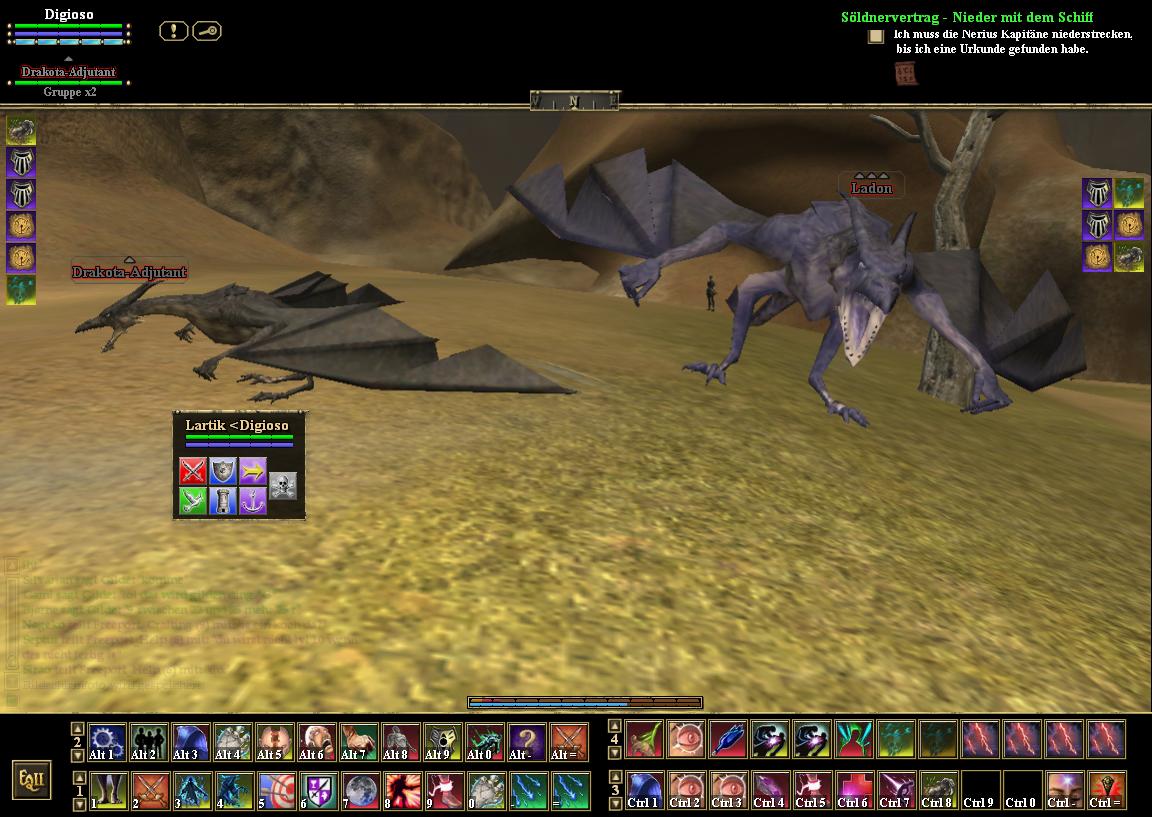Select the pet's yellow arrow follow command
The width and height of the screenshot is (1152, 817).
(252, 470)
